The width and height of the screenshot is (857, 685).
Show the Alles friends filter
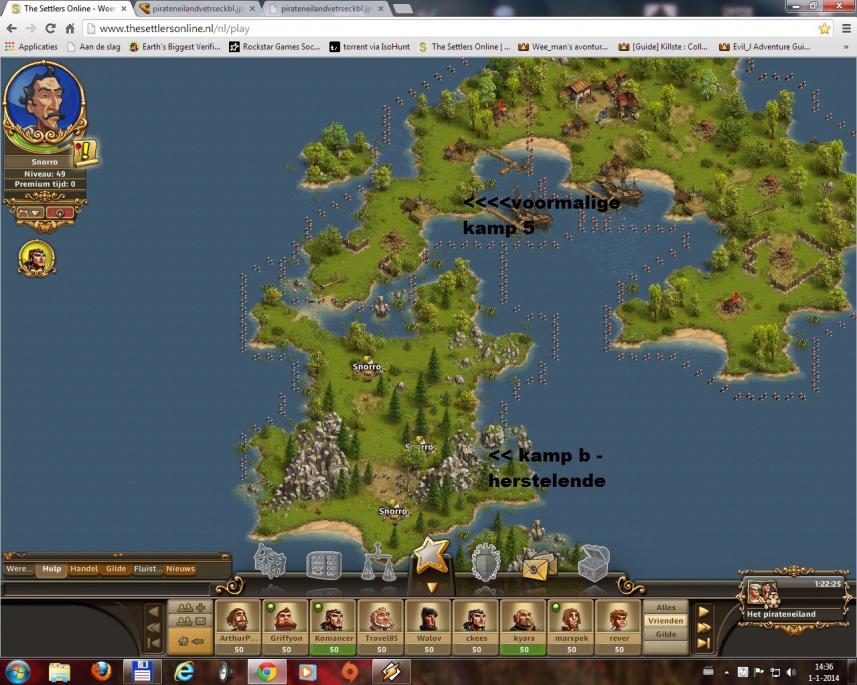coord(665,607)
